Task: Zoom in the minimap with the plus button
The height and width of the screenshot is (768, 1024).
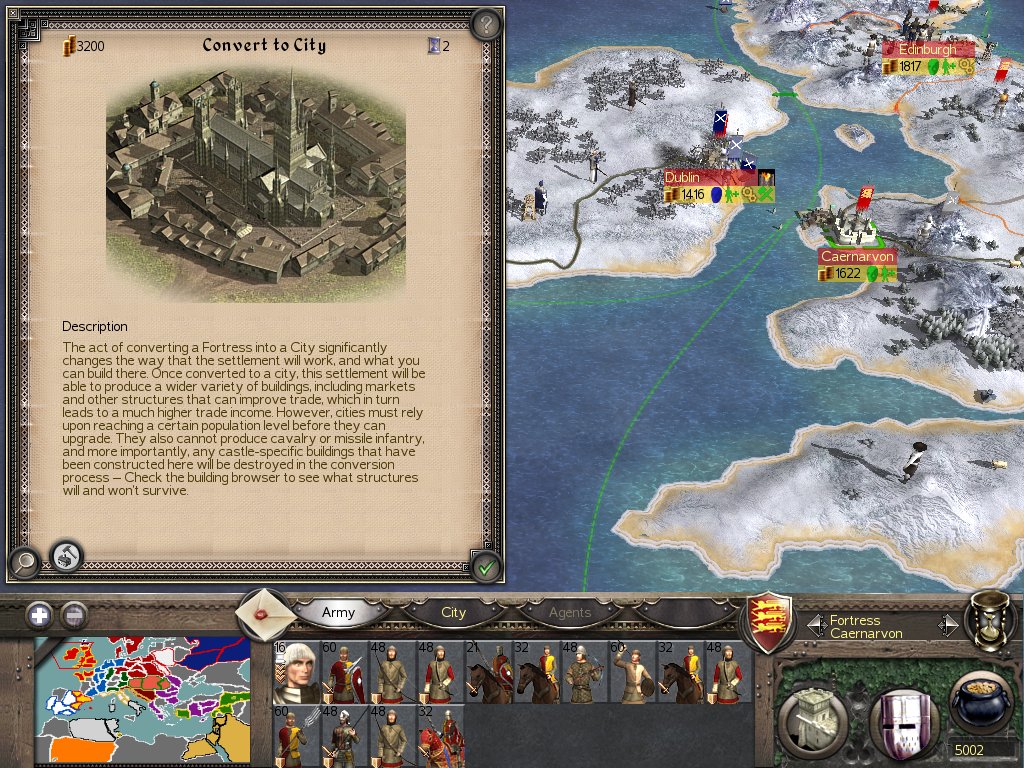Action: pyautogui.click(x=39, y=615)
